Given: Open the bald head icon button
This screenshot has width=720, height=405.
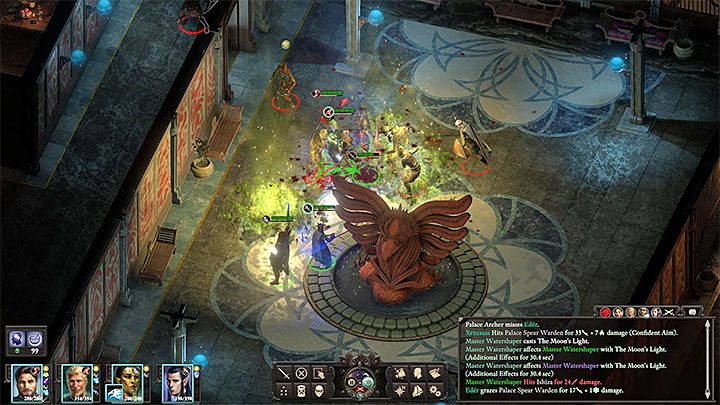Looking at the screenshot, I should point(320,391).
